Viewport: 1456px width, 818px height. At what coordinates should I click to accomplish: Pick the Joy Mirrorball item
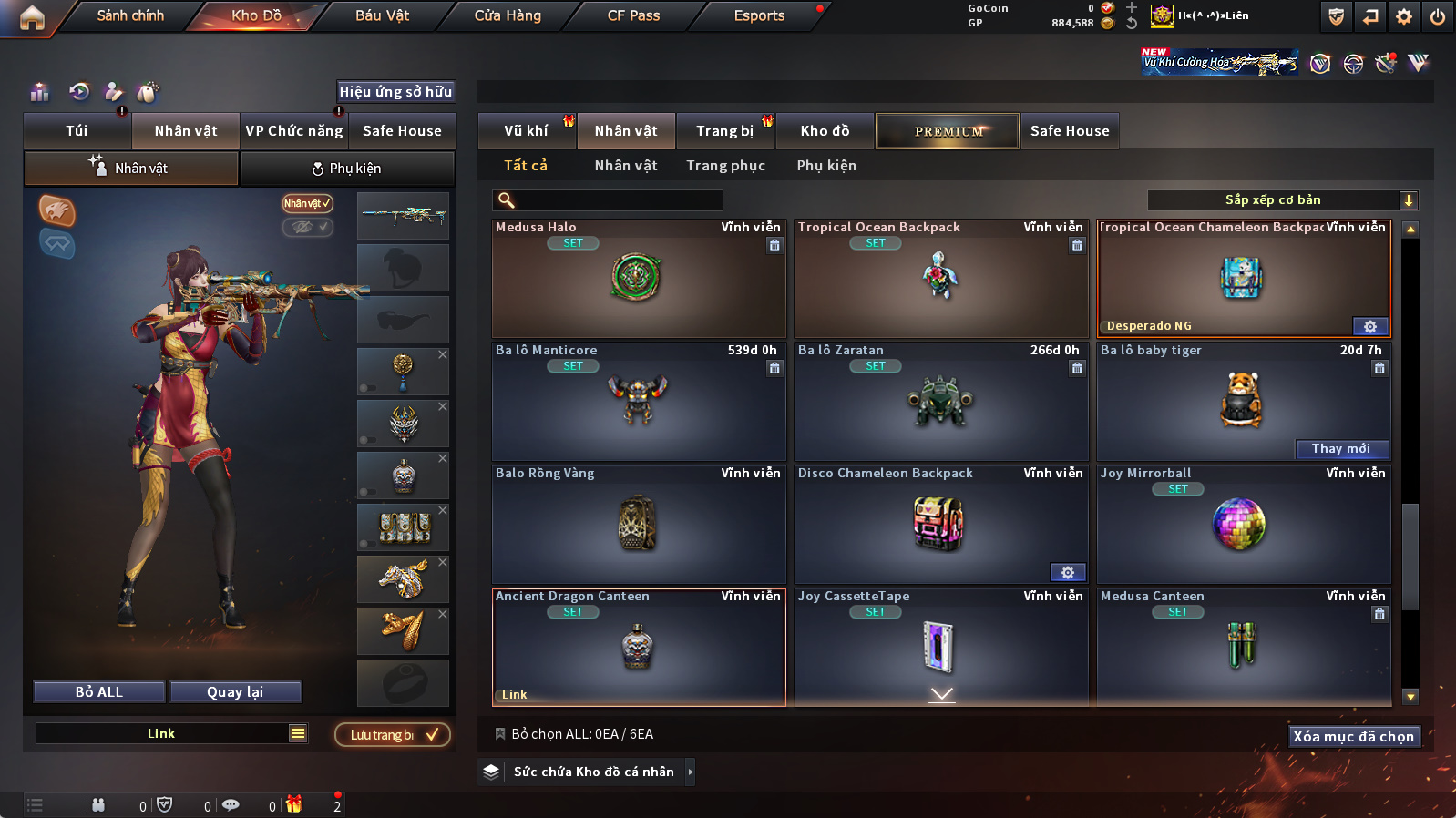[x=1243, y=525]
